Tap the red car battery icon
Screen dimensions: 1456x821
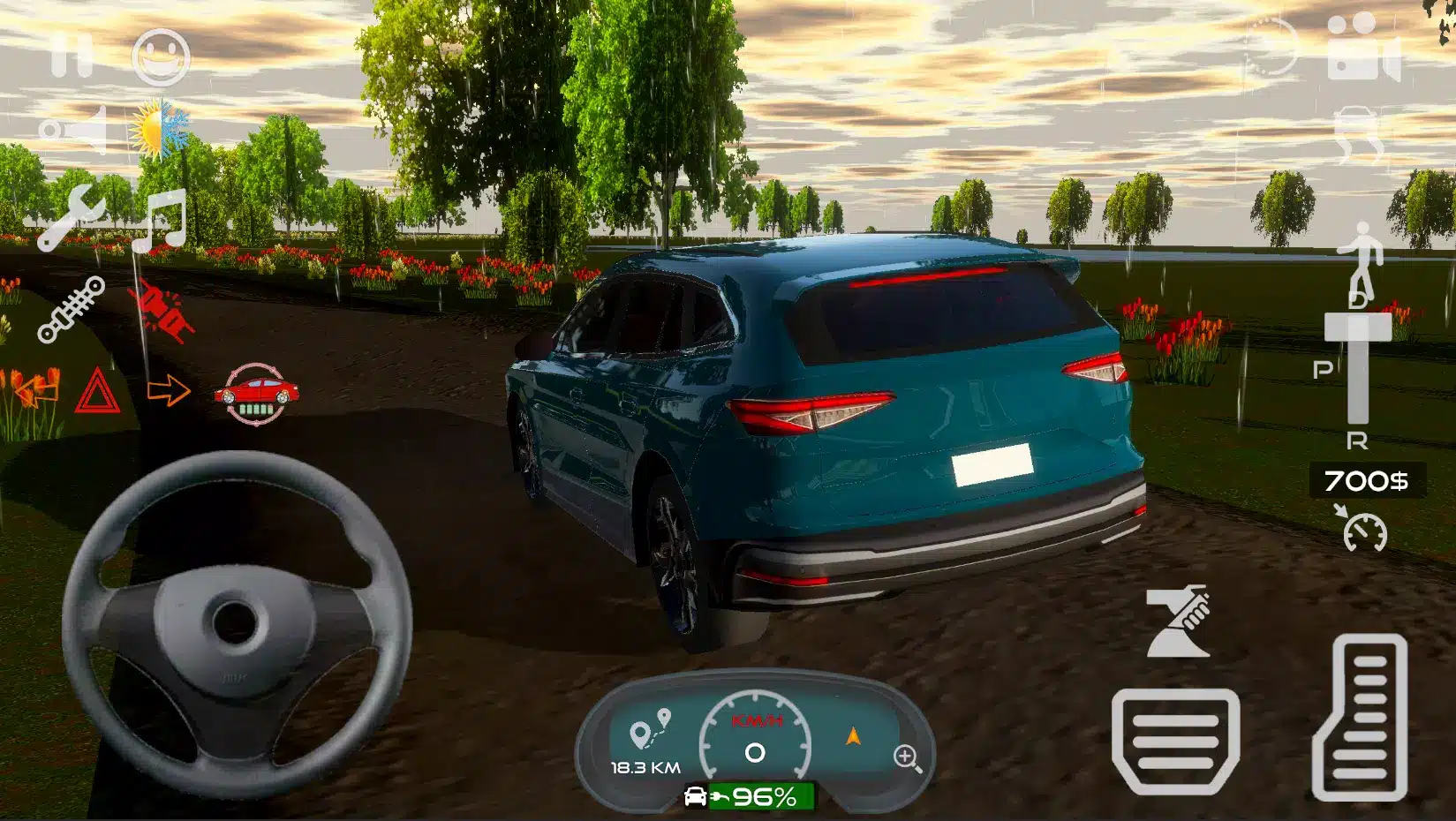coord(256,394)
